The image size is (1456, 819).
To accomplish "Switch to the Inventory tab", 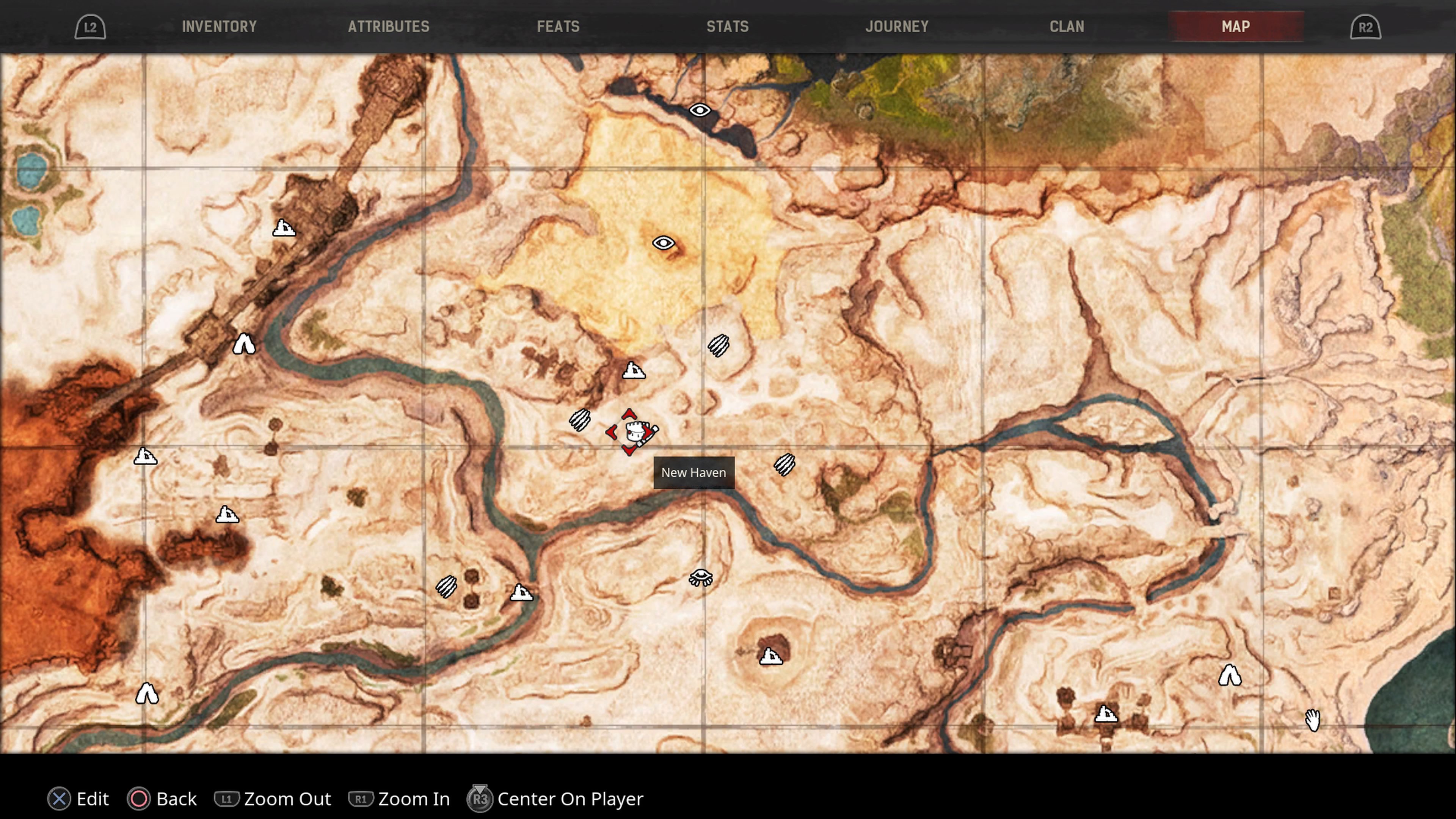I will pyautogui.click(x=219, y=26).
